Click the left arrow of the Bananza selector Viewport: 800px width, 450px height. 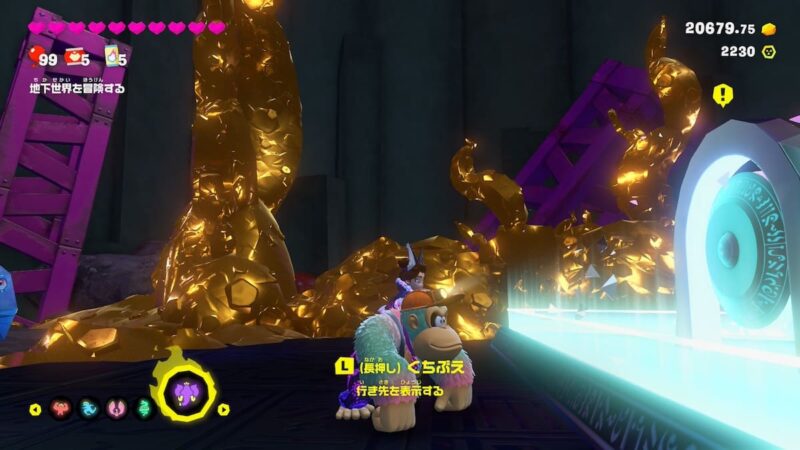[x=34, y=408]
